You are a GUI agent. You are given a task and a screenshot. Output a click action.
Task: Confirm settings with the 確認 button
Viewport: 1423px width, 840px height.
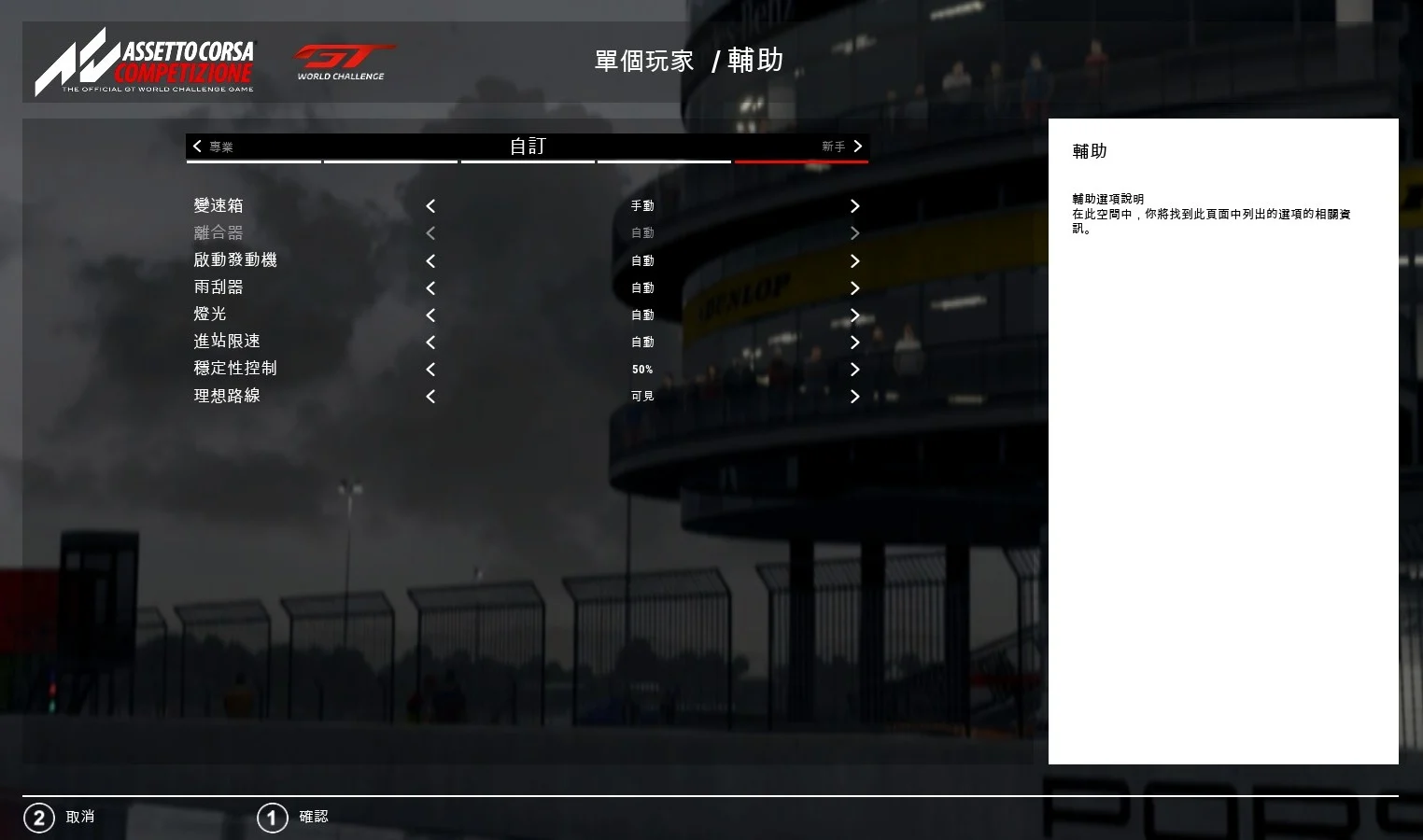293,818
